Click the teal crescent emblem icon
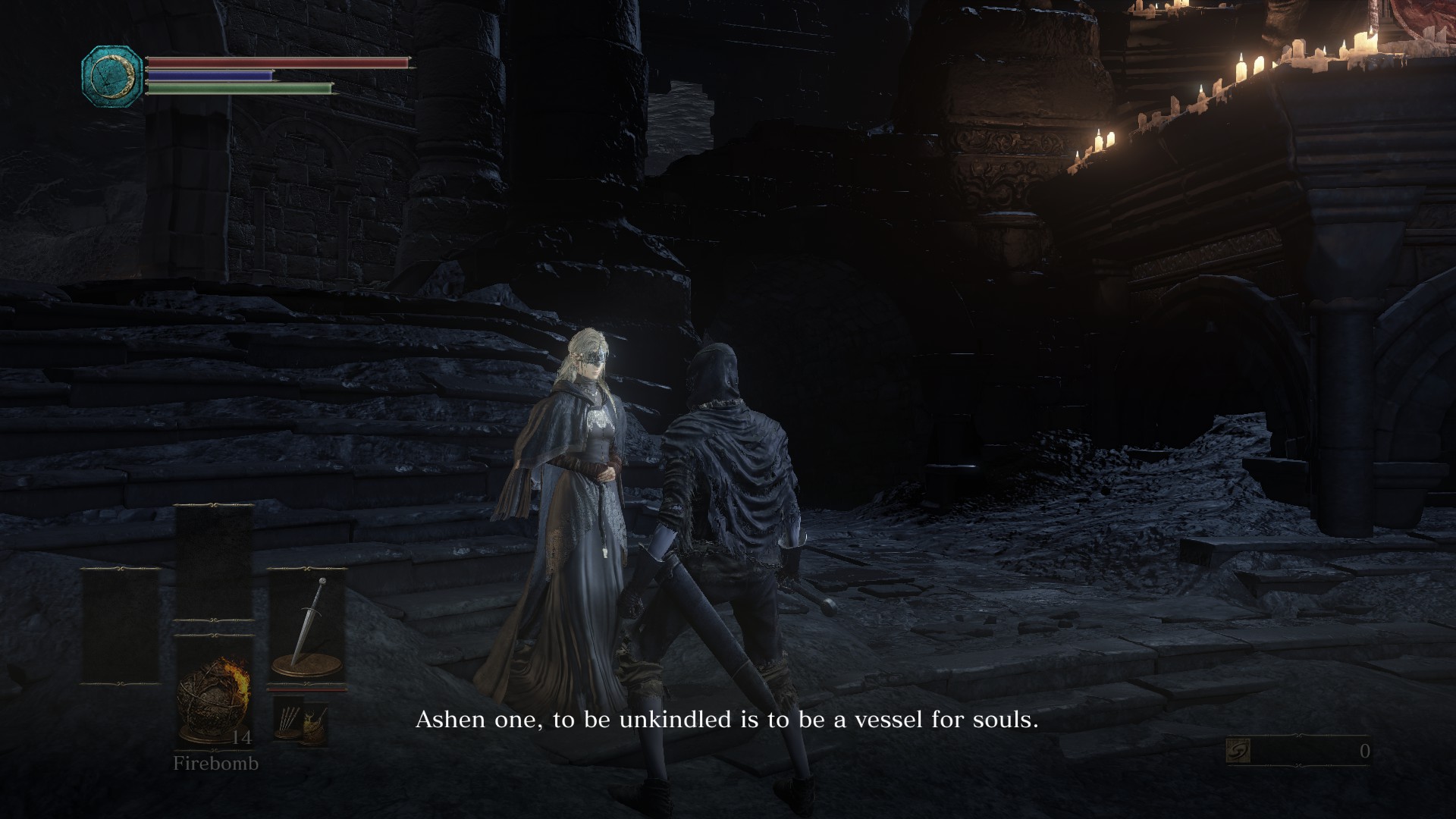 click(x=112, y=74)
